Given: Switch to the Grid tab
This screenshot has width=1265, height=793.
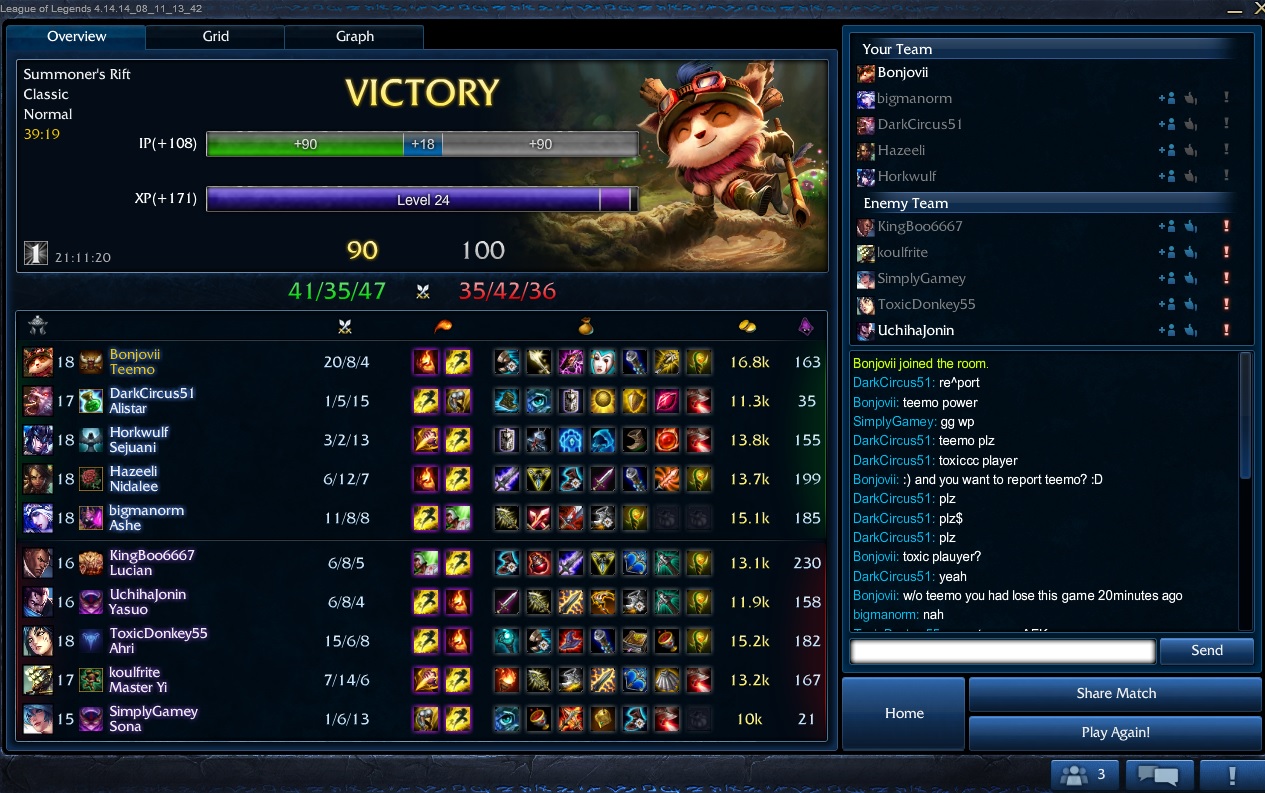Looking at the screenshot, I should pos(215,37).
